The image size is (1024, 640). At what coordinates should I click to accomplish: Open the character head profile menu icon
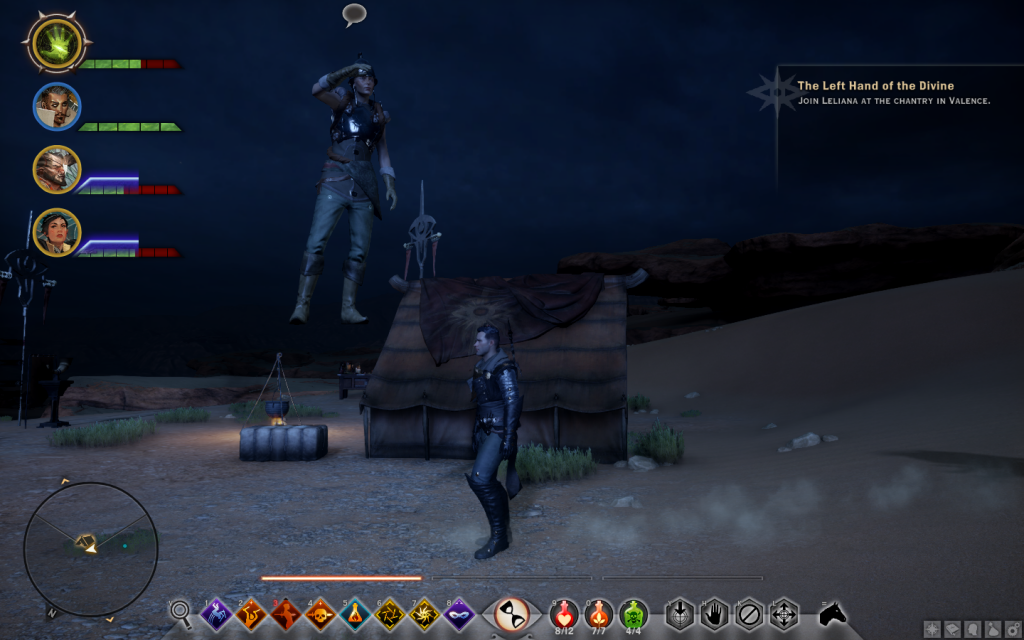click(973, 629)
